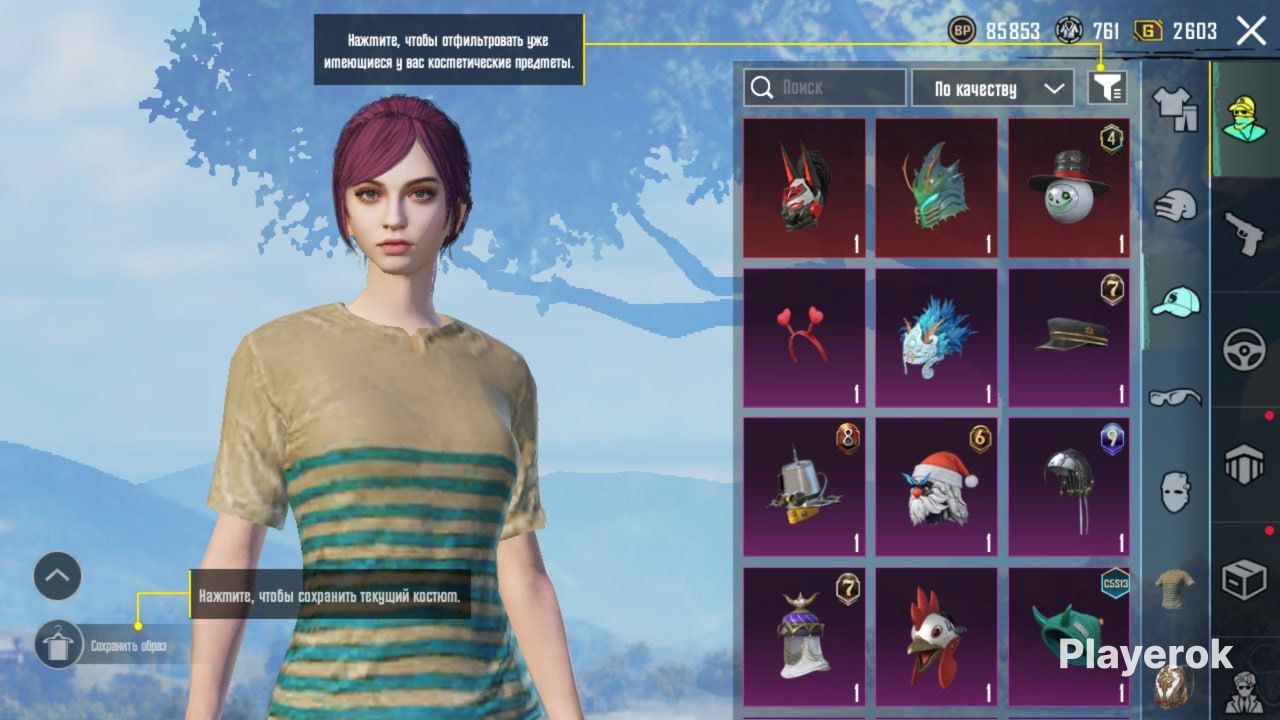Open the glasses category
This screenshot has height=720, width=1280.
[x=1175, y=397]
